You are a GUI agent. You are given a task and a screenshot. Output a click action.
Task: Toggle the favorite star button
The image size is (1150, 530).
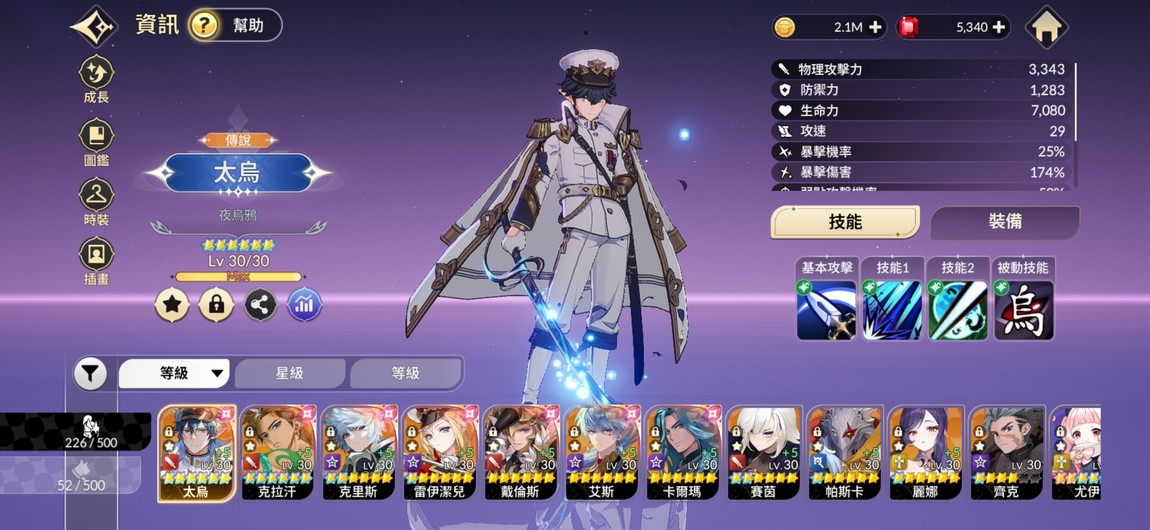(172, 305)
